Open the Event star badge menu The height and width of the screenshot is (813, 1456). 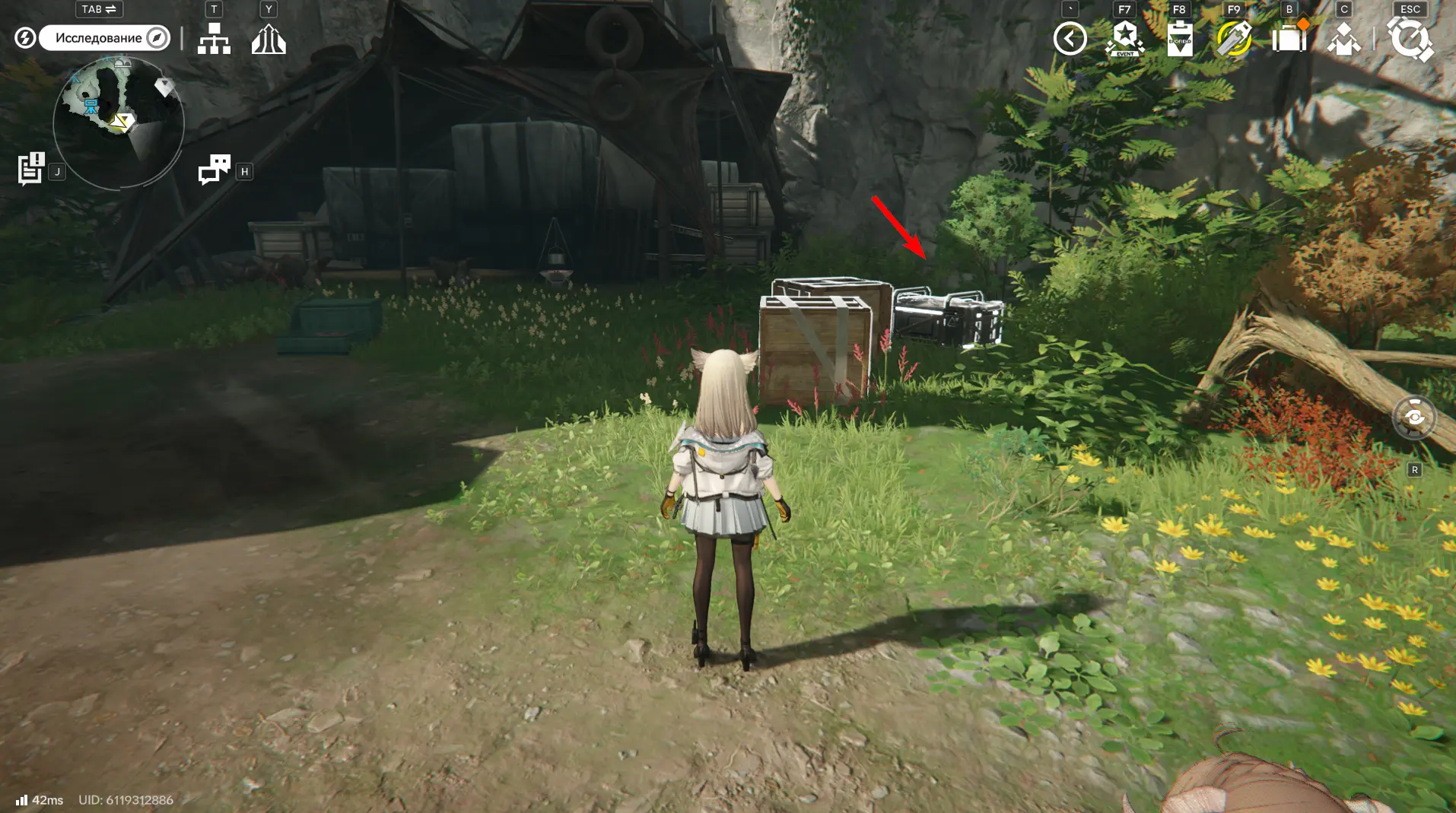coord(1124,39)
